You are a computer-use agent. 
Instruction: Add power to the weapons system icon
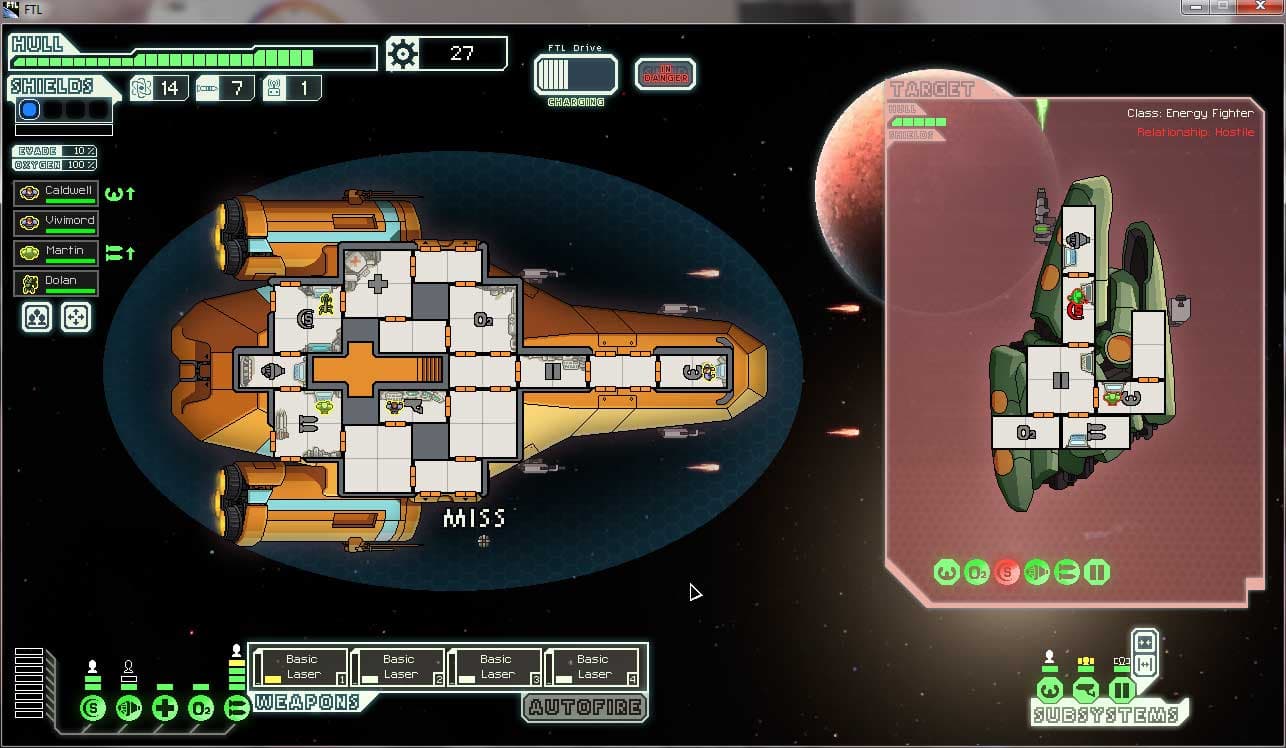pos(237,709)
